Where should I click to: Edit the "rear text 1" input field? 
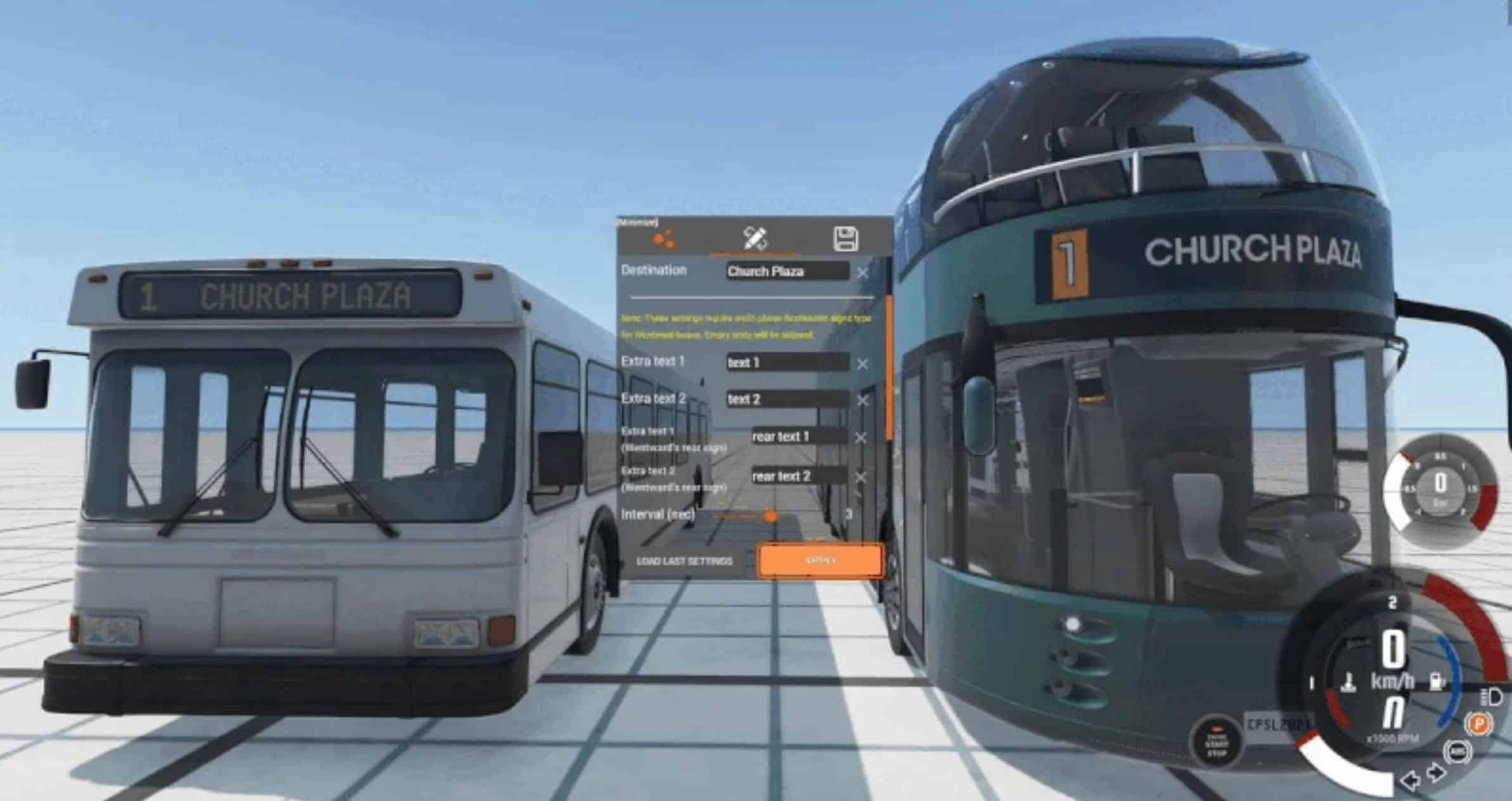(798, 436)
